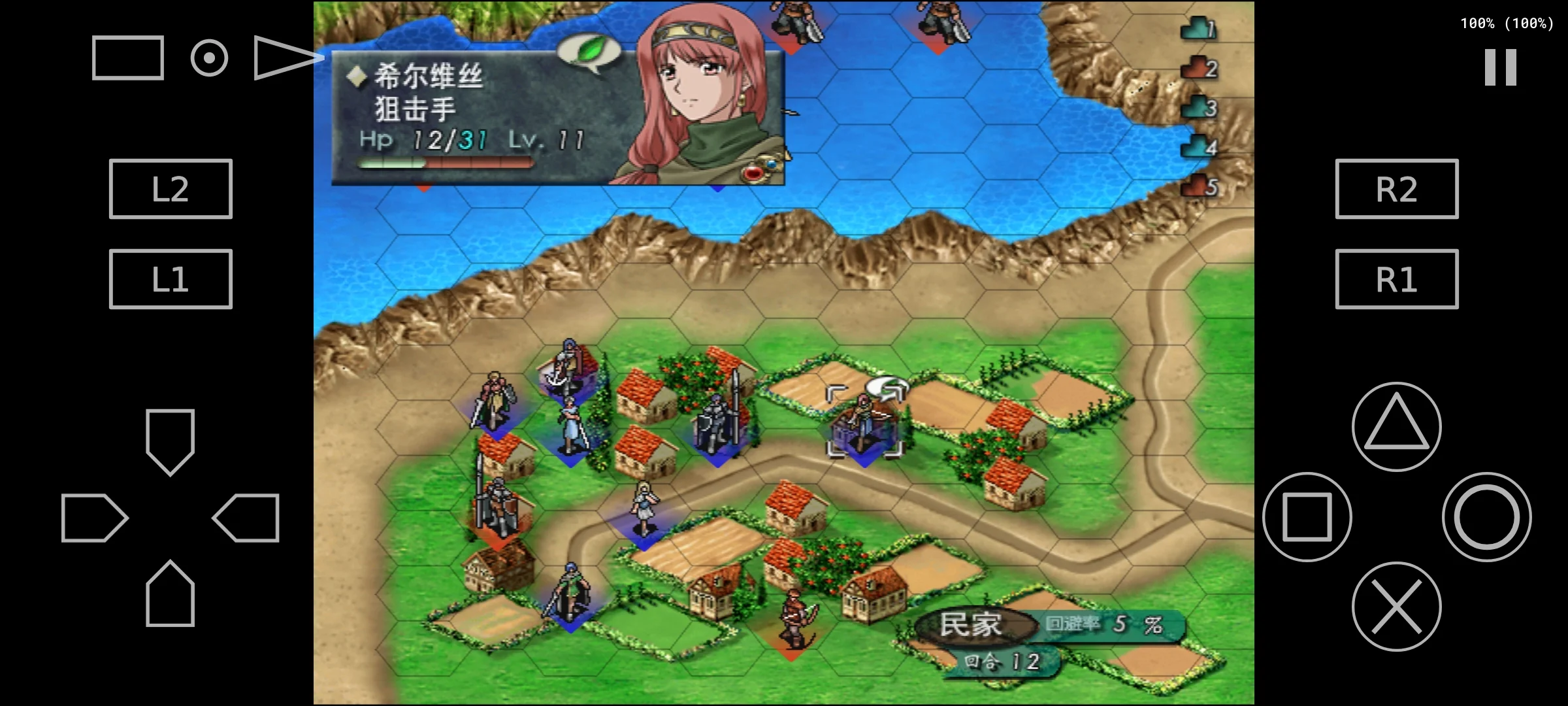Screen dimensions: 1568x706
Task: Pick the terrain level 4 icon
Action: pos(1198,146)
